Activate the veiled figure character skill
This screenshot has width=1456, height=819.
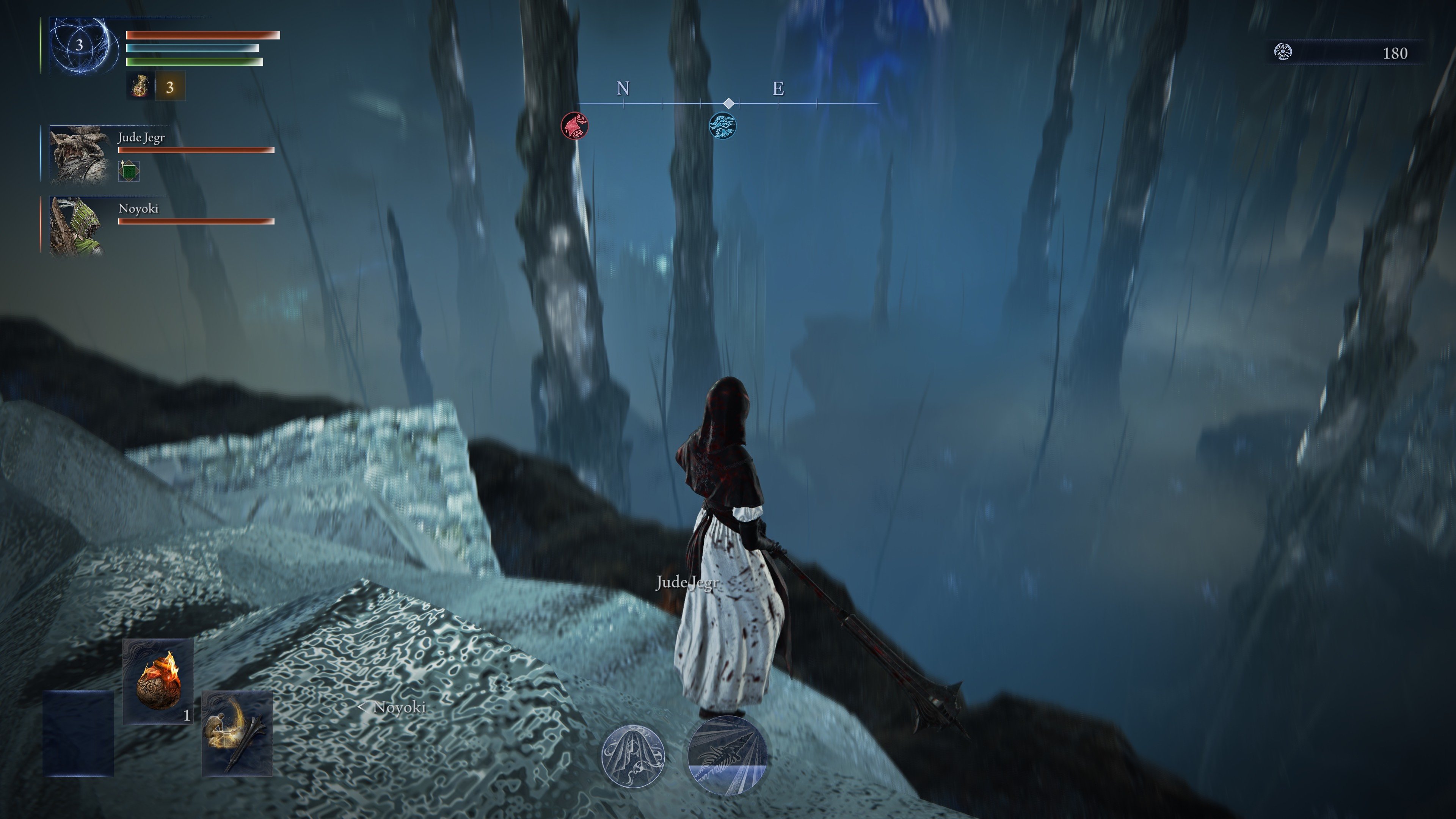[x=632, y=756]
